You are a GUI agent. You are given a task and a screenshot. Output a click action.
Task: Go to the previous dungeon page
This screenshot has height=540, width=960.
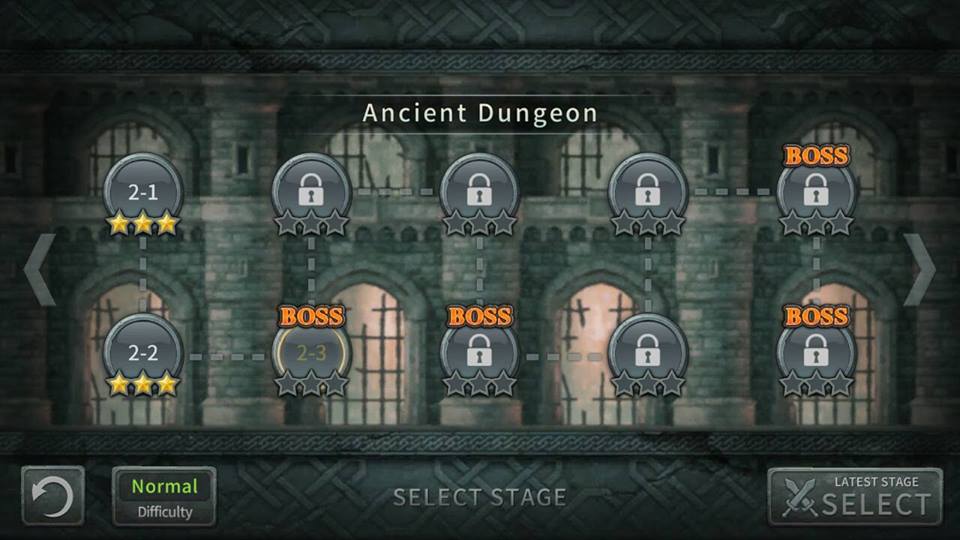[x=39, y=270]
